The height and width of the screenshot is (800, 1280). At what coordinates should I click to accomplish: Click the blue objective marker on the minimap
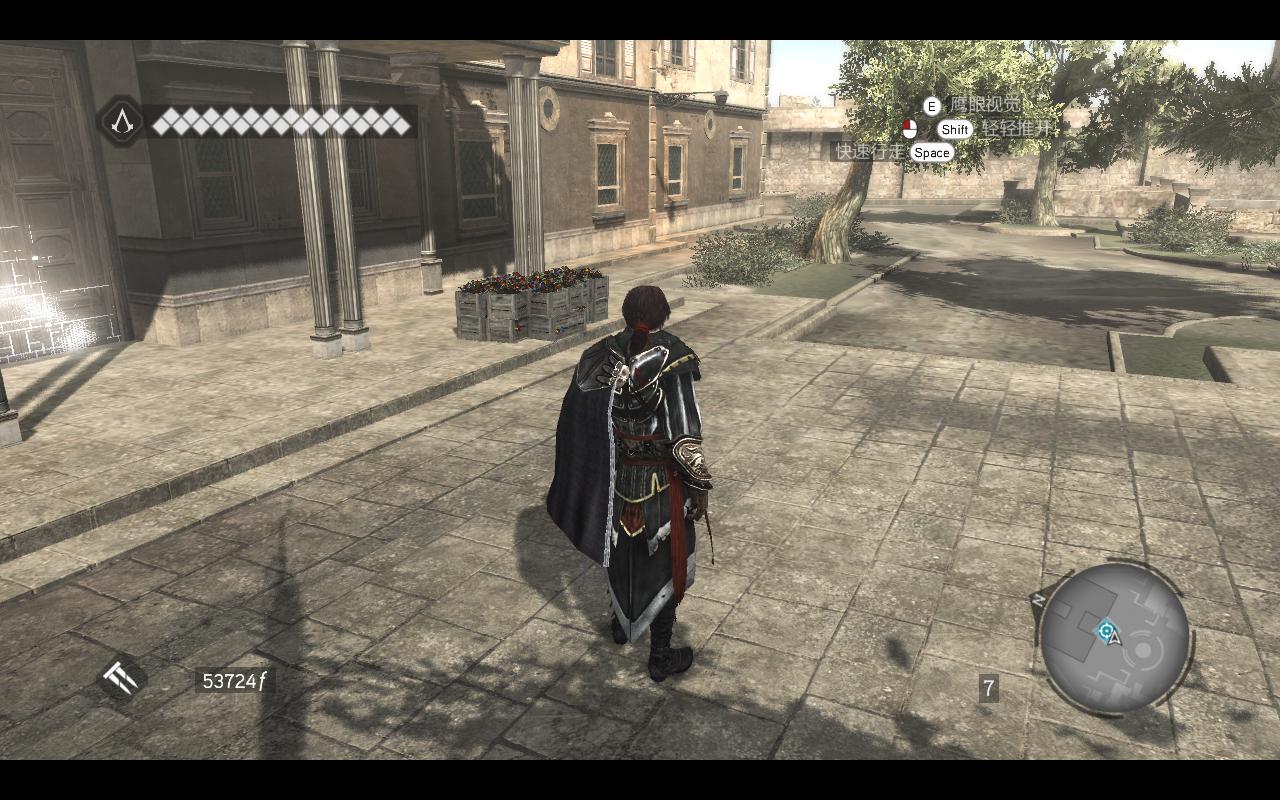[x=1105, y=630]
